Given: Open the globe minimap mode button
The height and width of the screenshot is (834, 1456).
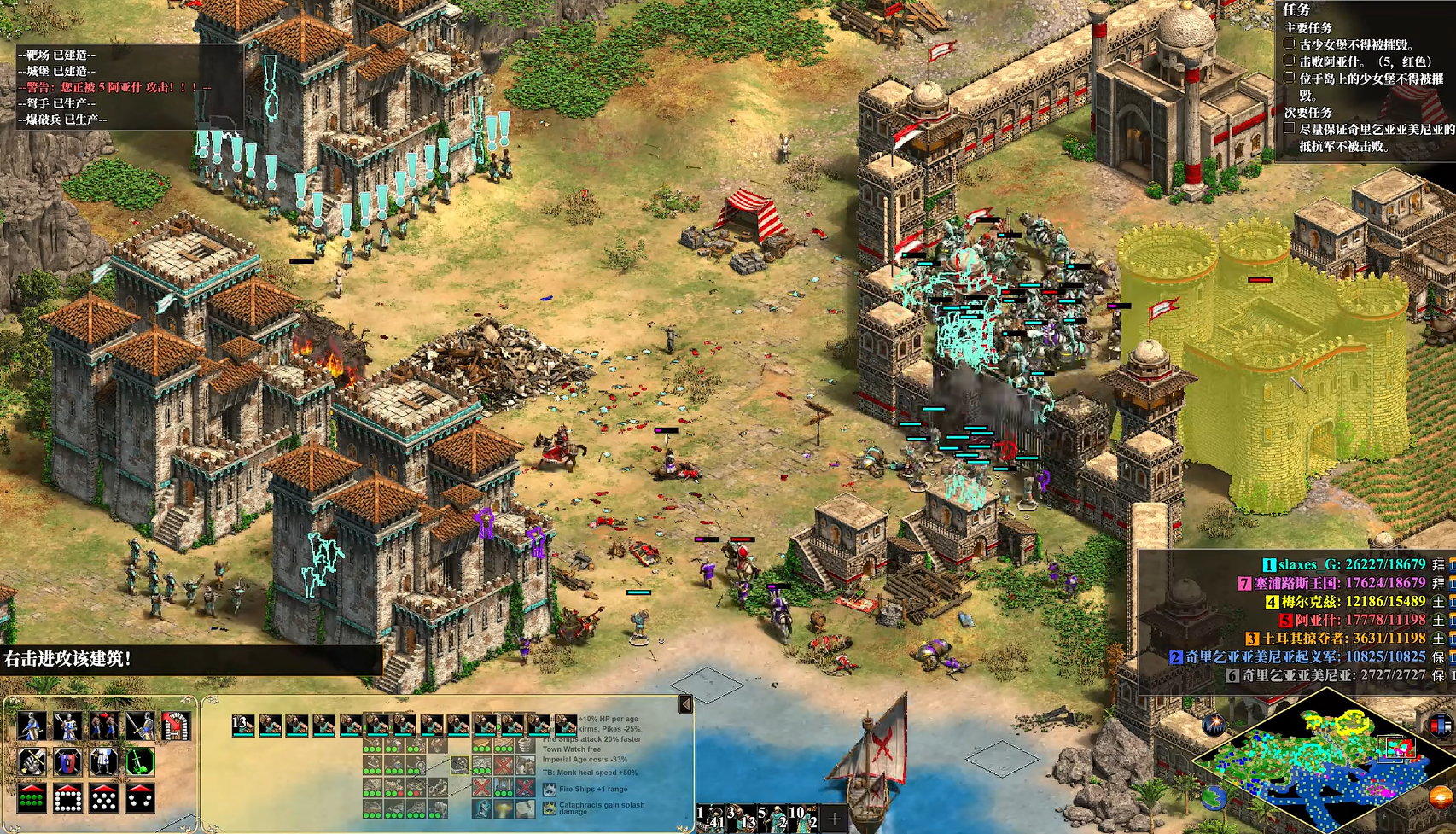Looking at the screenshot, I should pos(1213,797).
